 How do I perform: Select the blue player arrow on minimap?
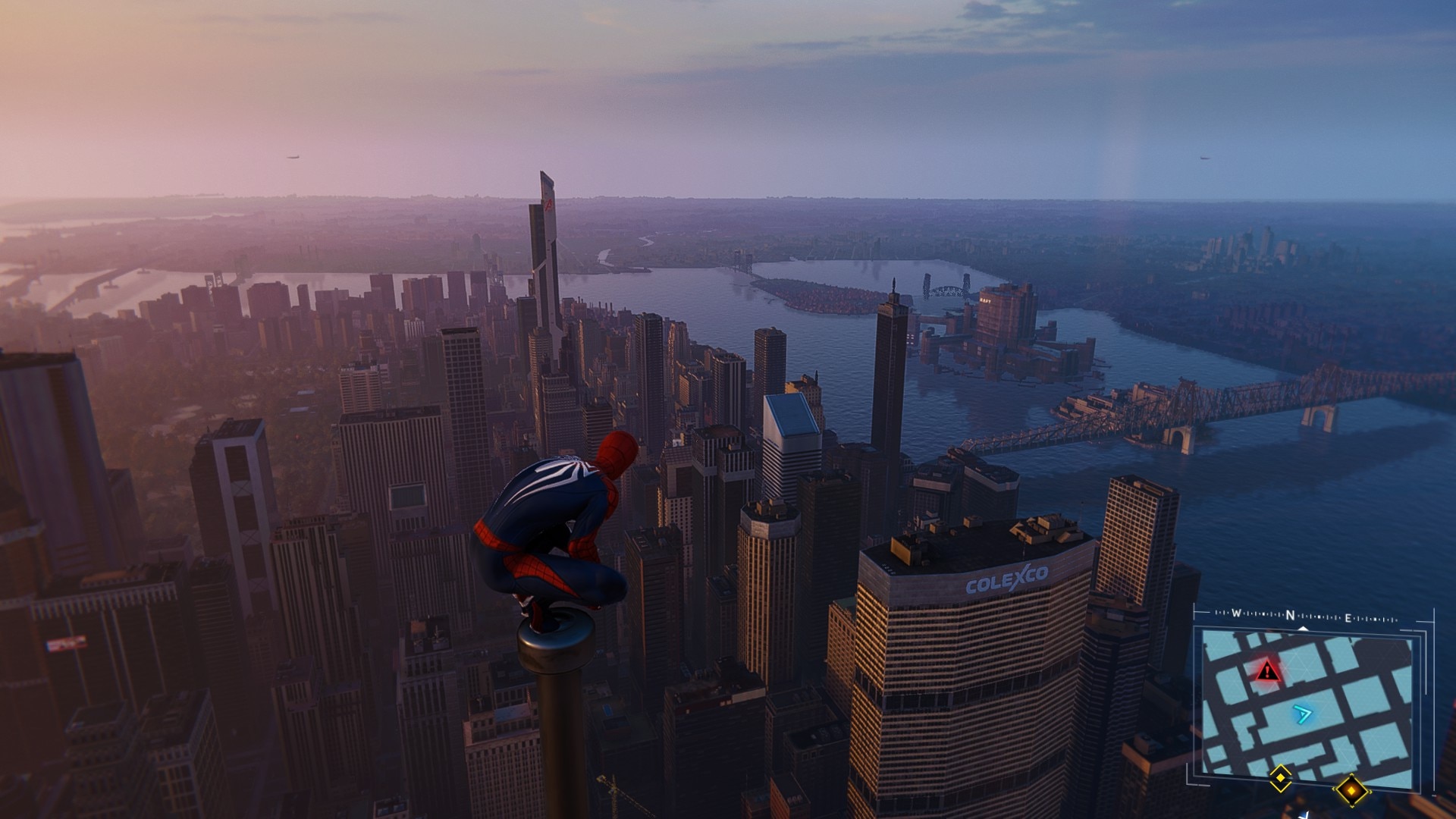1303,714
